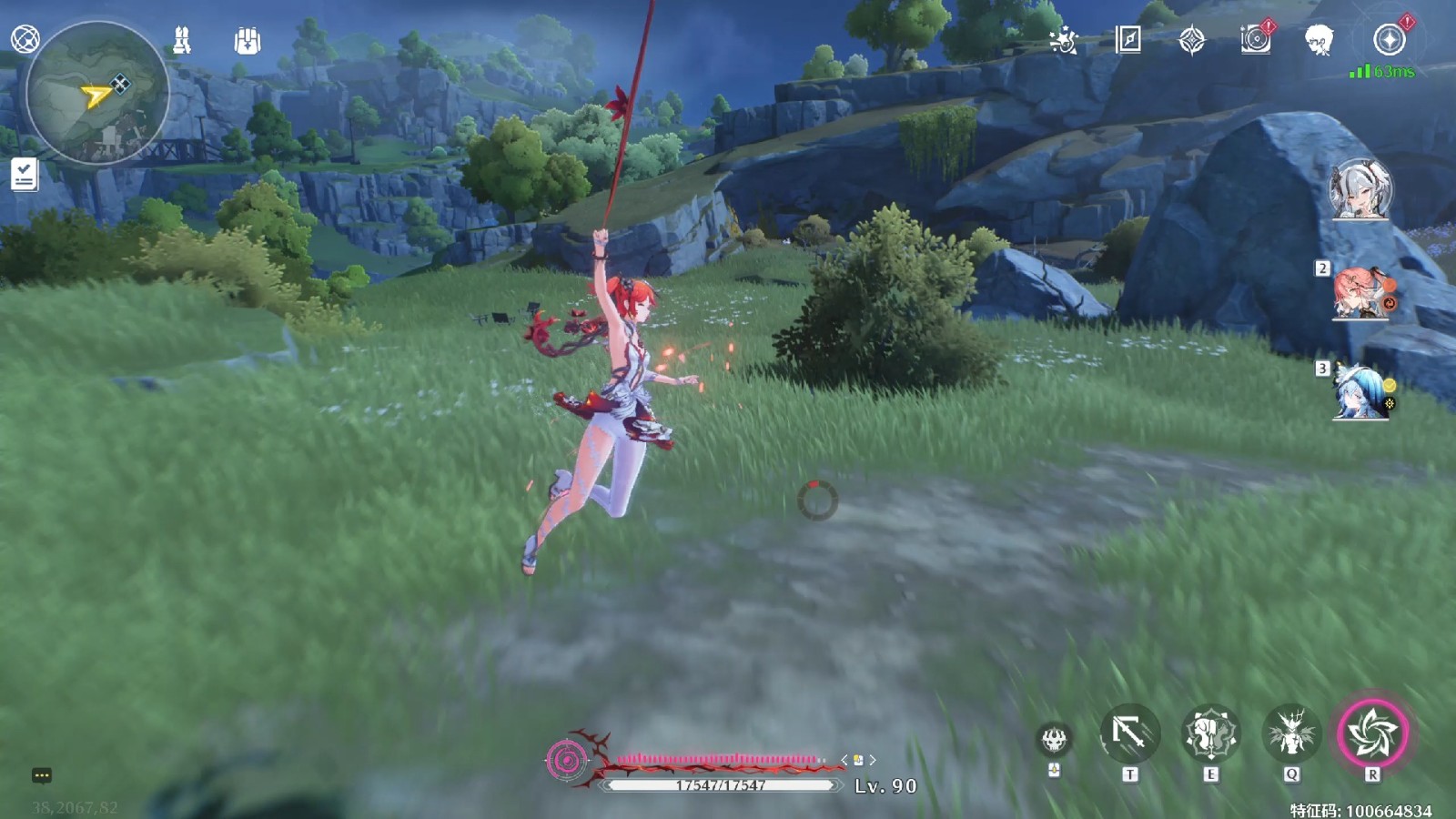This screenshot has width=1456, height=819.
Task: Click the four-pointed star compass icon
Action: 1191,40
